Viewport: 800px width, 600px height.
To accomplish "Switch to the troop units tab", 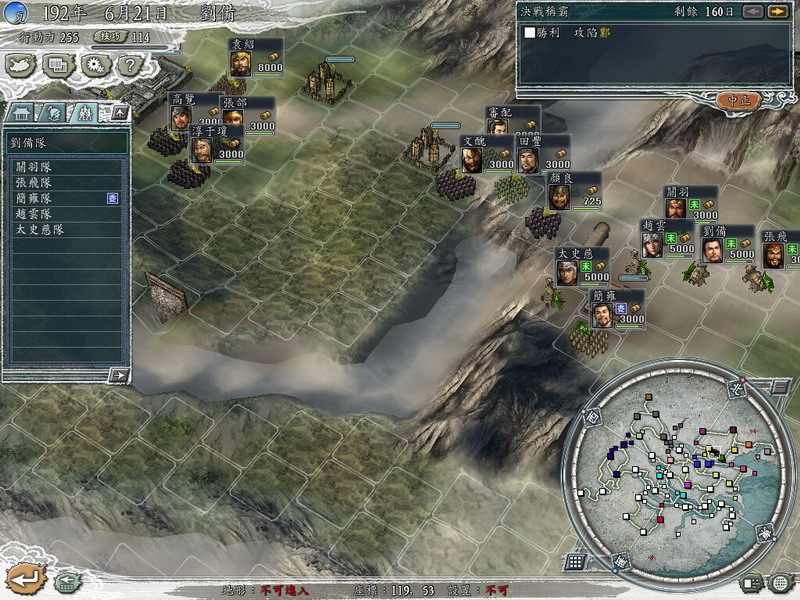I will (x=86, y=113).
